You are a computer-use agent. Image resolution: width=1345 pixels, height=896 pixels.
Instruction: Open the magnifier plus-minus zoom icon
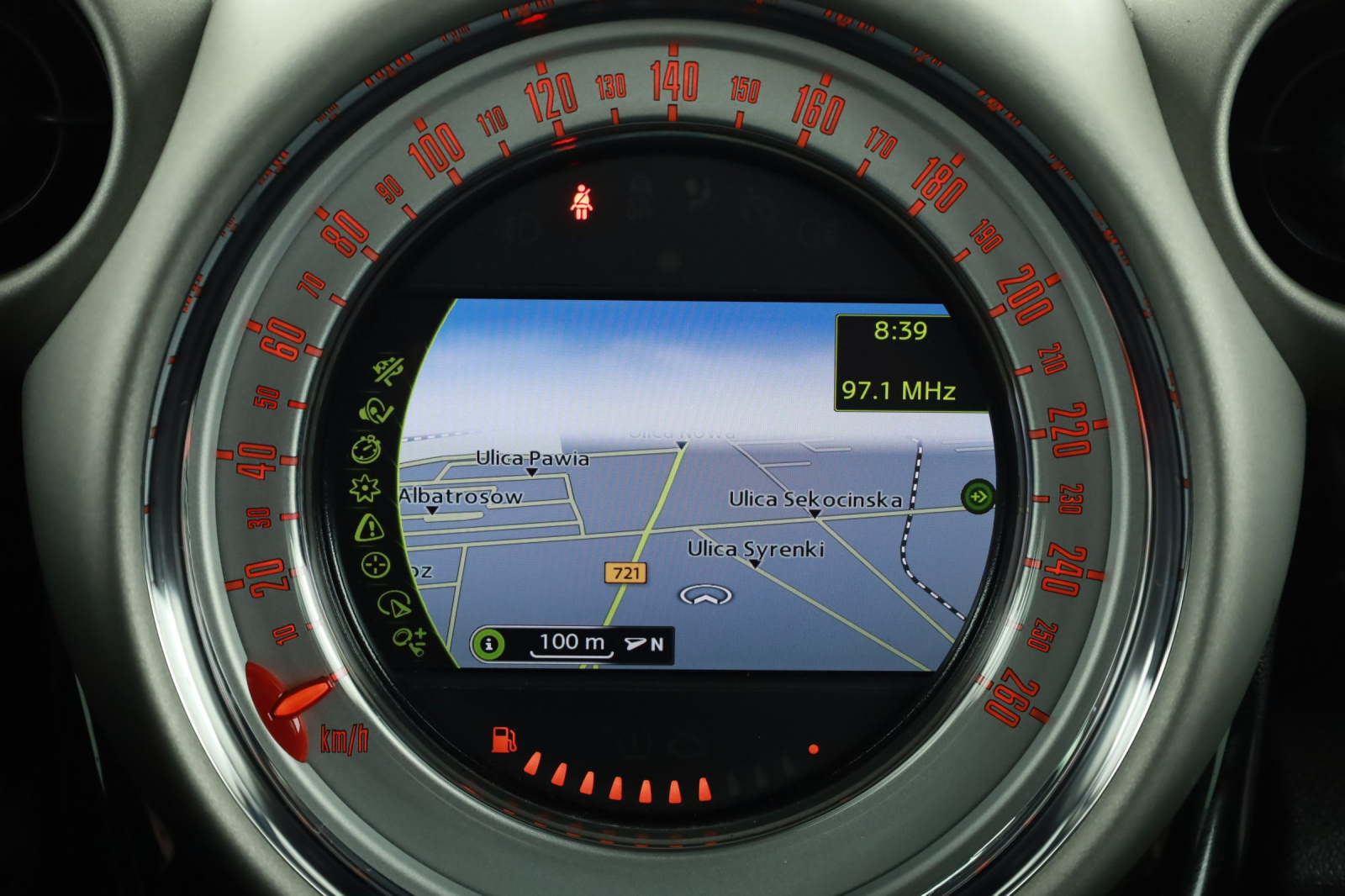pyautogui.click(x=411, y=640)
